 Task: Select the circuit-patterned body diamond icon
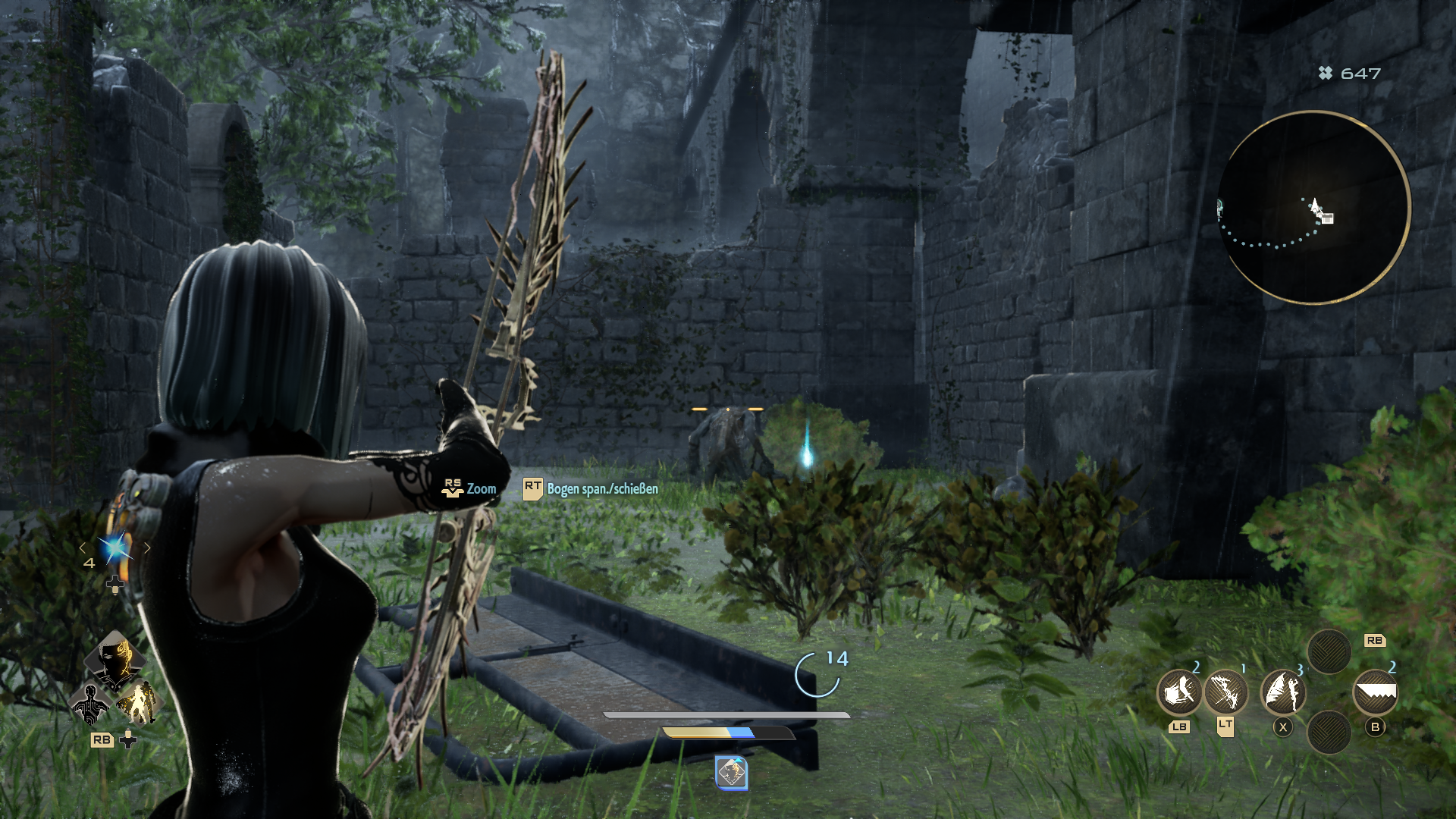pos(90,704)
